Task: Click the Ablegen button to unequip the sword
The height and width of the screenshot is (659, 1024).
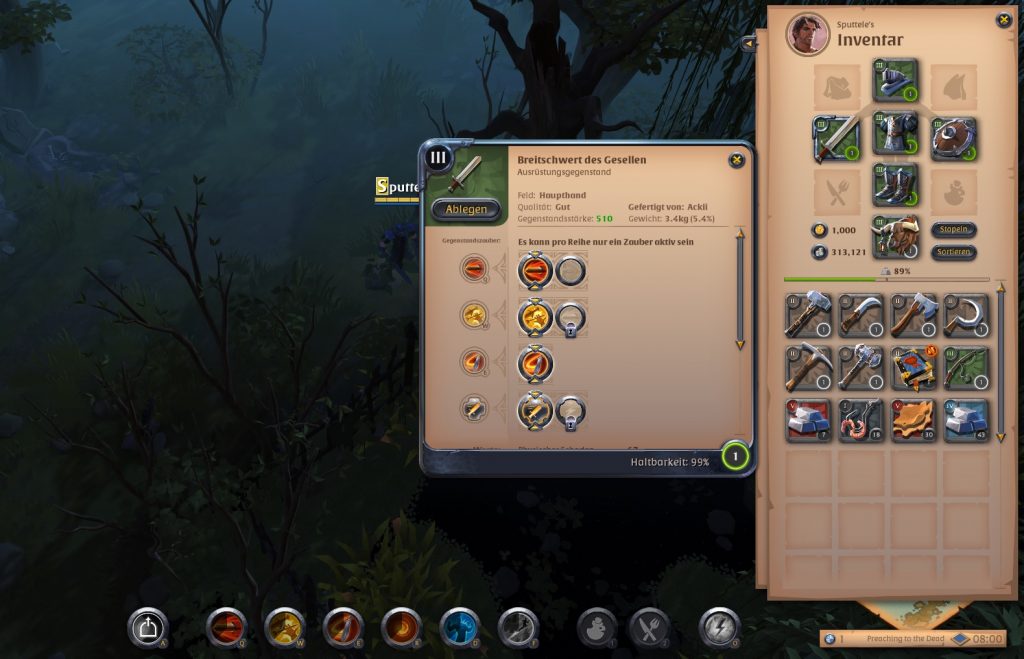Action: tap(466, 209)
